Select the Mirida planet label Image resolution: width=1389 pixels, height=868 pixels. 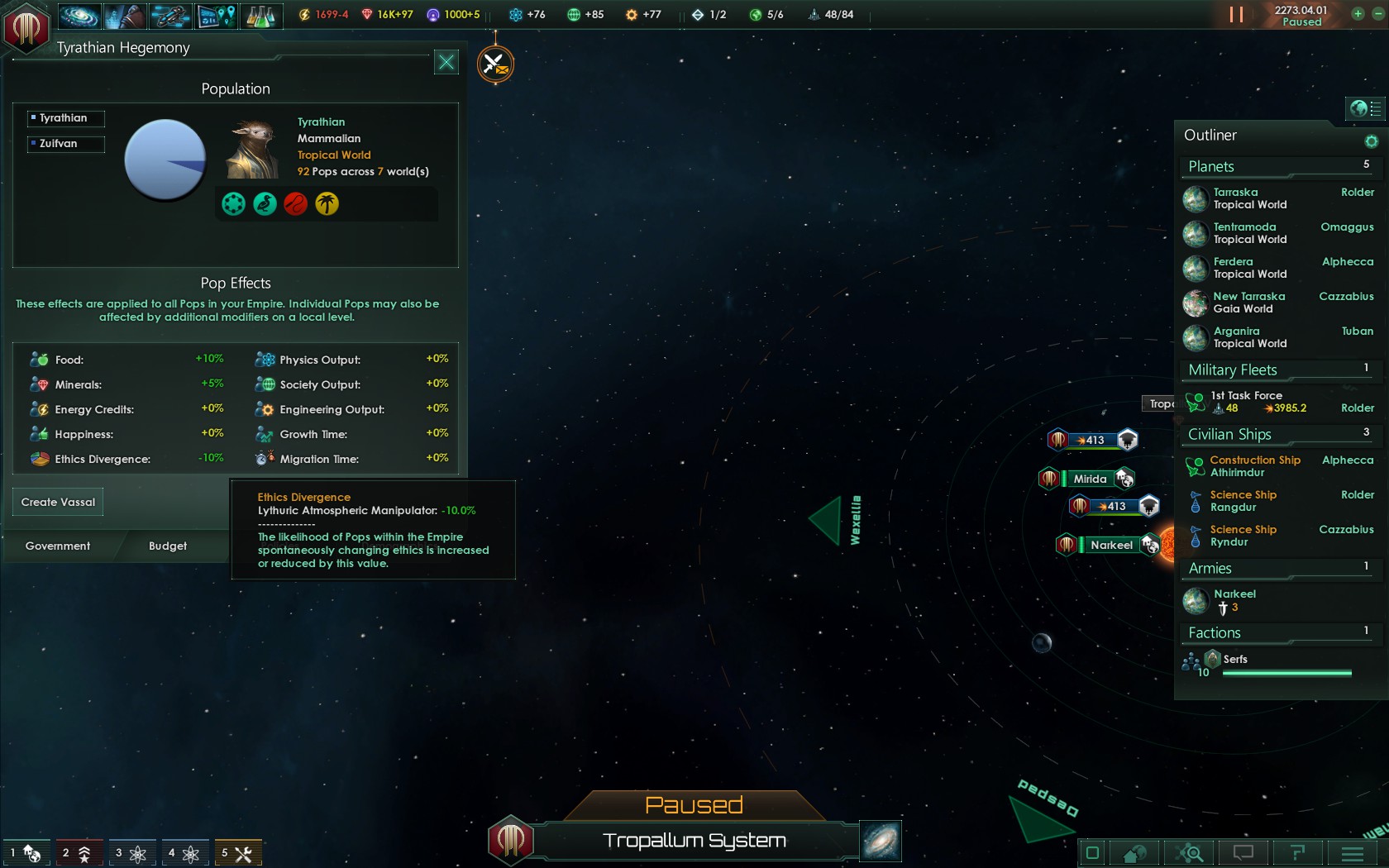point(1090,479)
